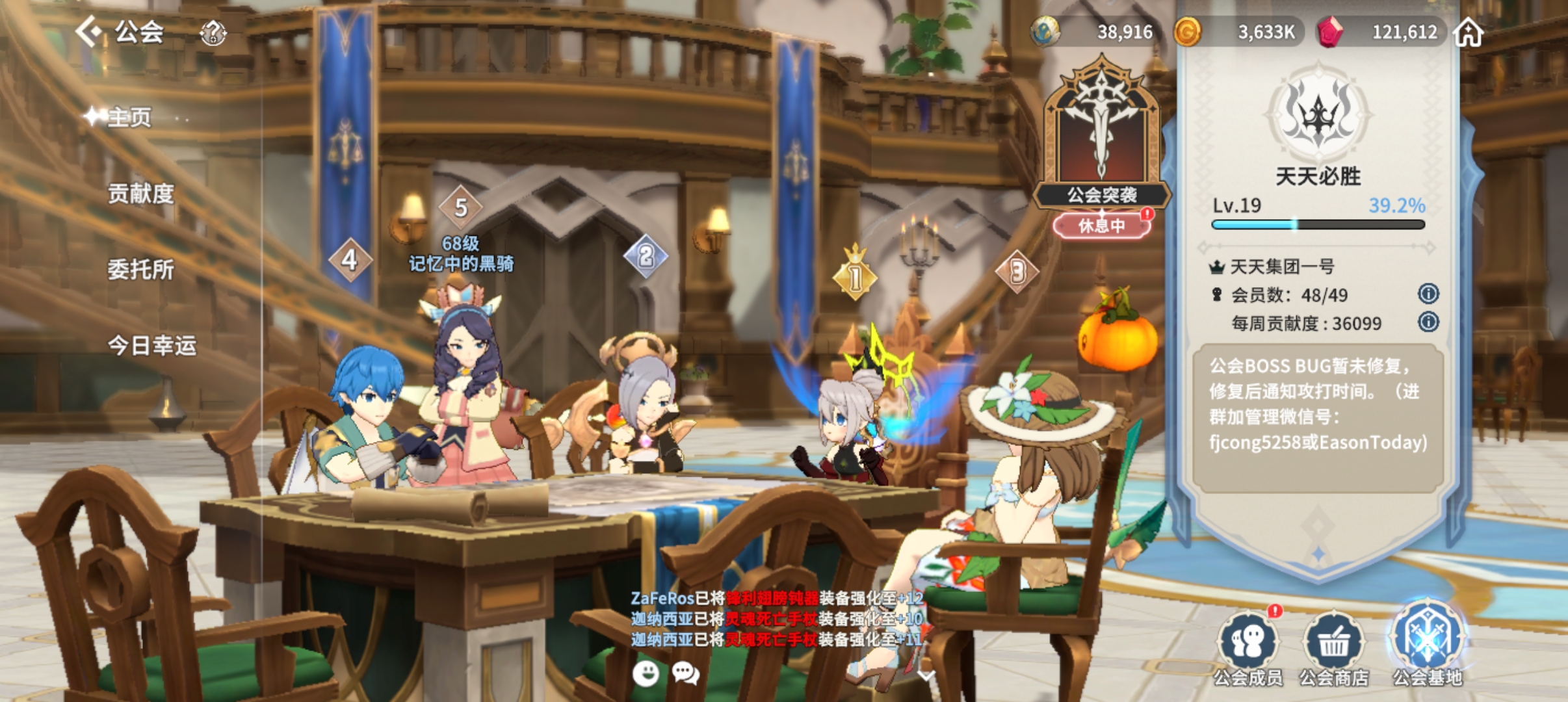
Task: Click the 休息中 status button
Action: [1101, 226]
